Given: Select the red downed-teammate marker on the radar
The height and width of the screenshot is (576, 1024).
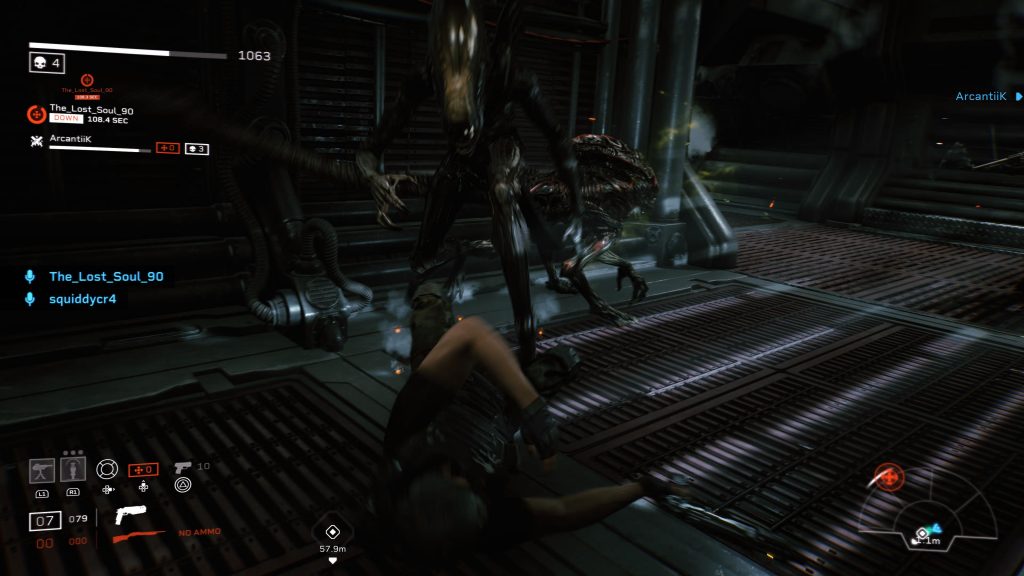Looking at the screenshot, I should (888, 478).
